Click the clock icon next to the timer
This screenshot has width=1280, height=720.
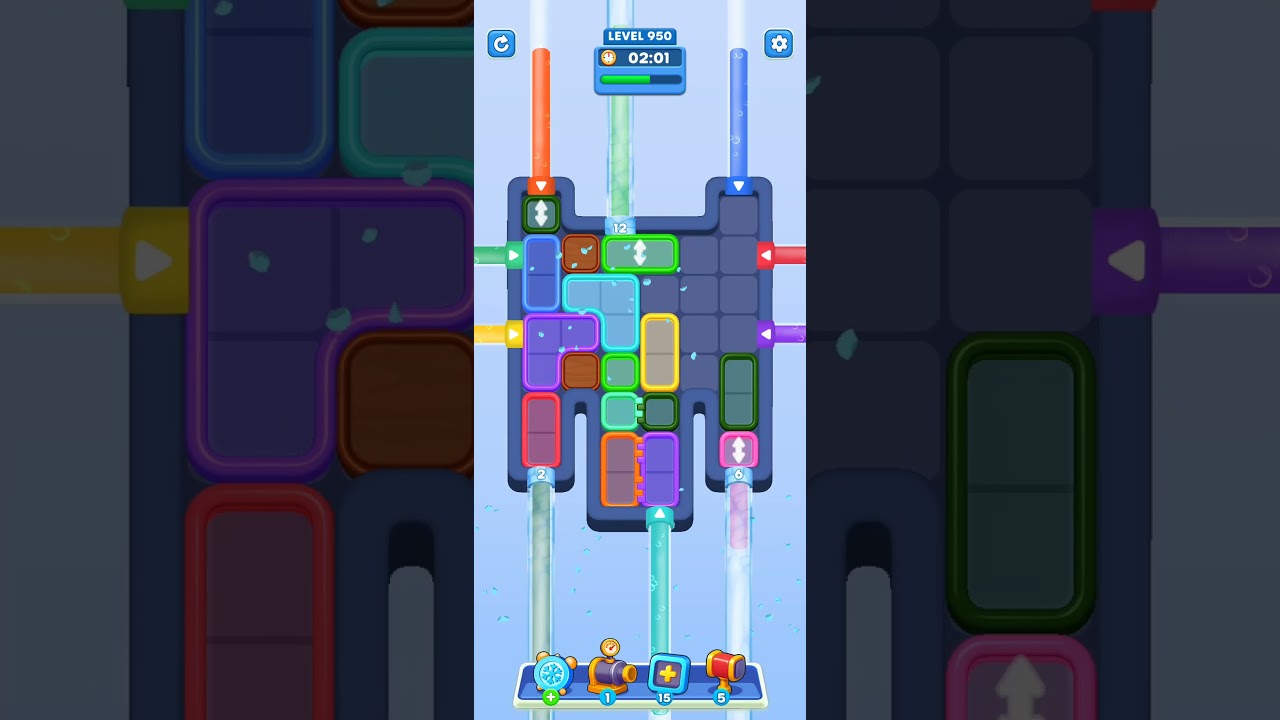608,58
